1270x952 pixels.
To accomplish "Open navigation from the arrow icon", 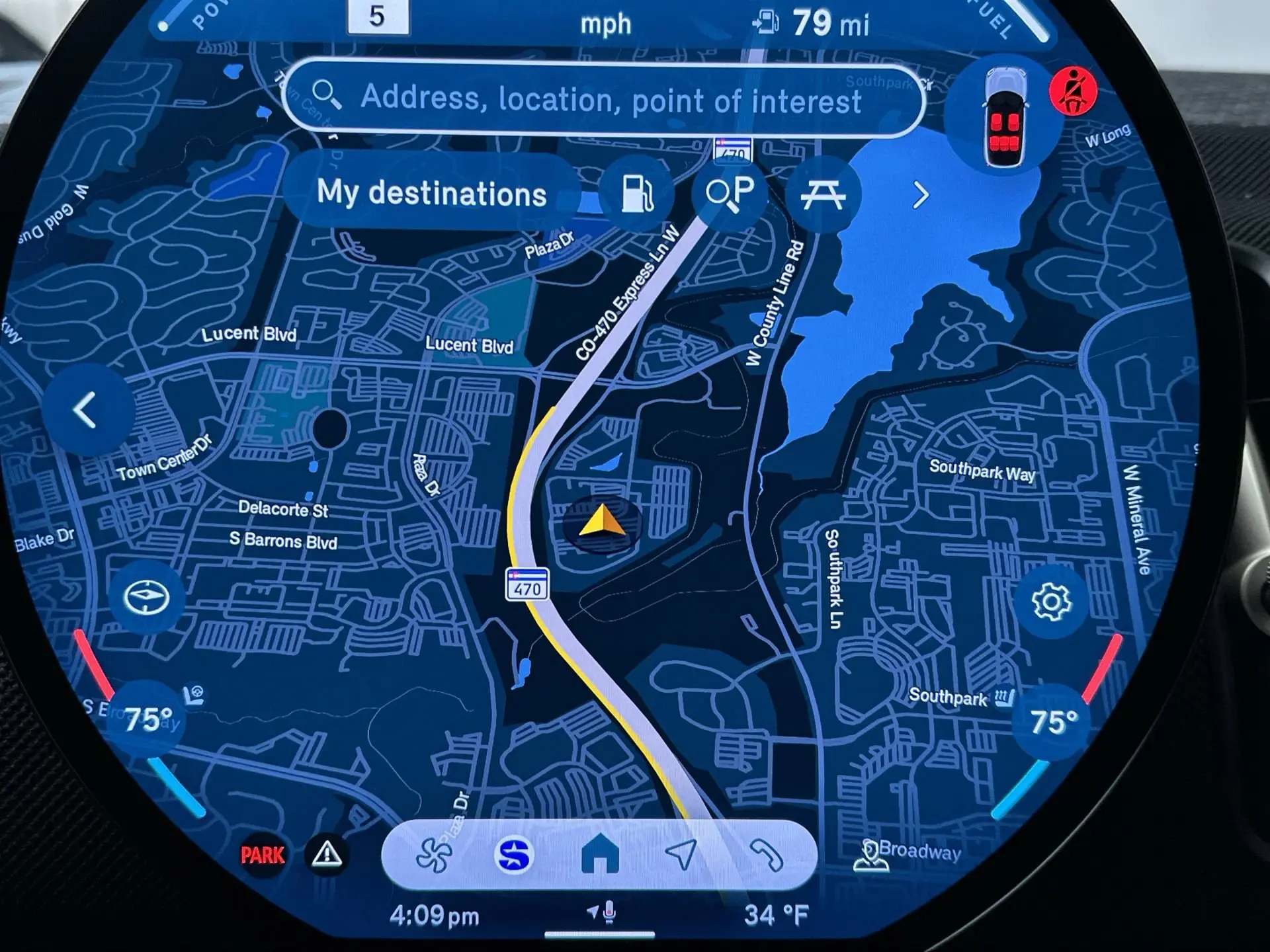I will (681, 854).
